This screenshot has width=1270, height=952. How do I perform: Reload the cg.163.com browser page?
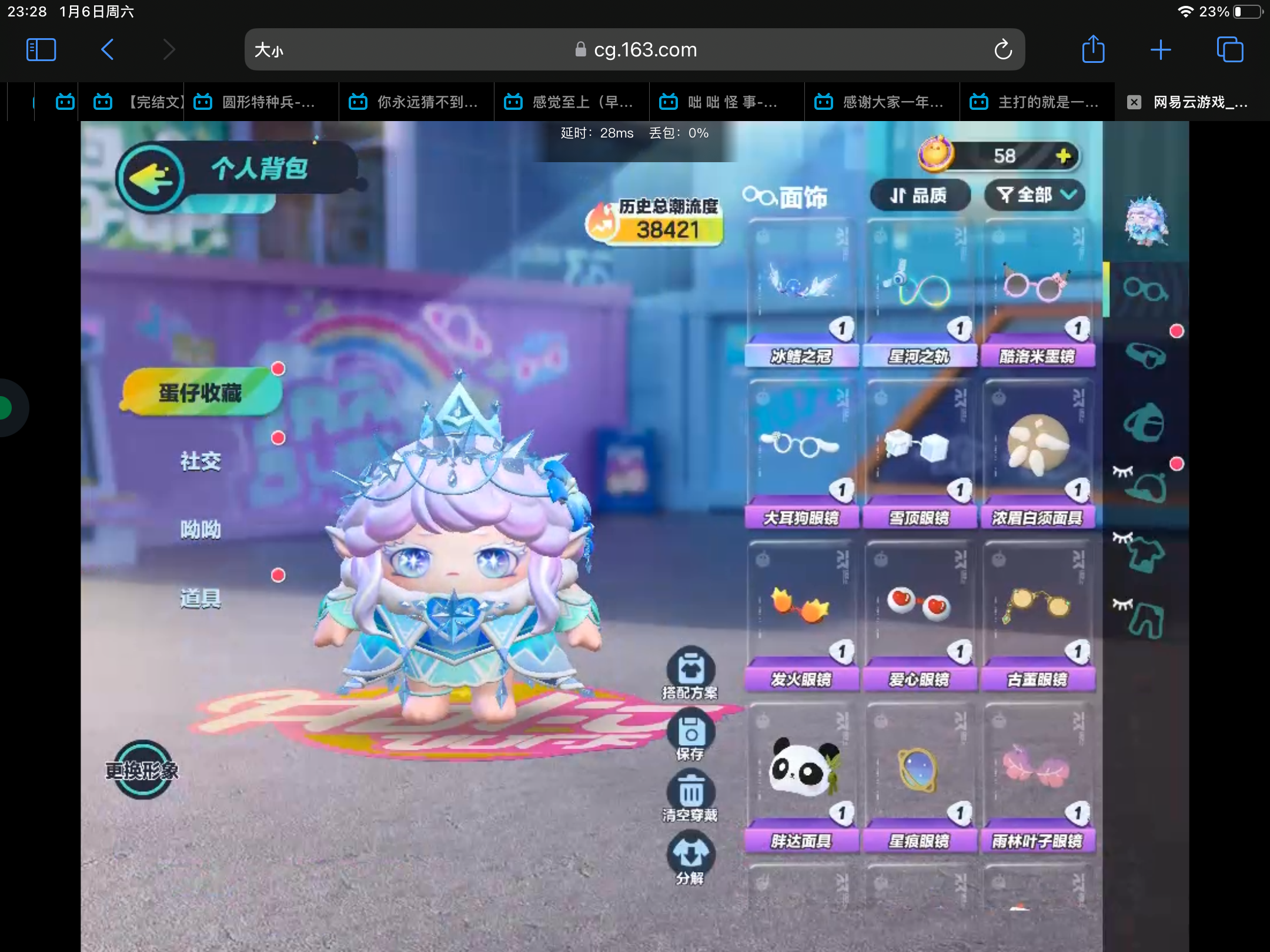coord(1003,50)
